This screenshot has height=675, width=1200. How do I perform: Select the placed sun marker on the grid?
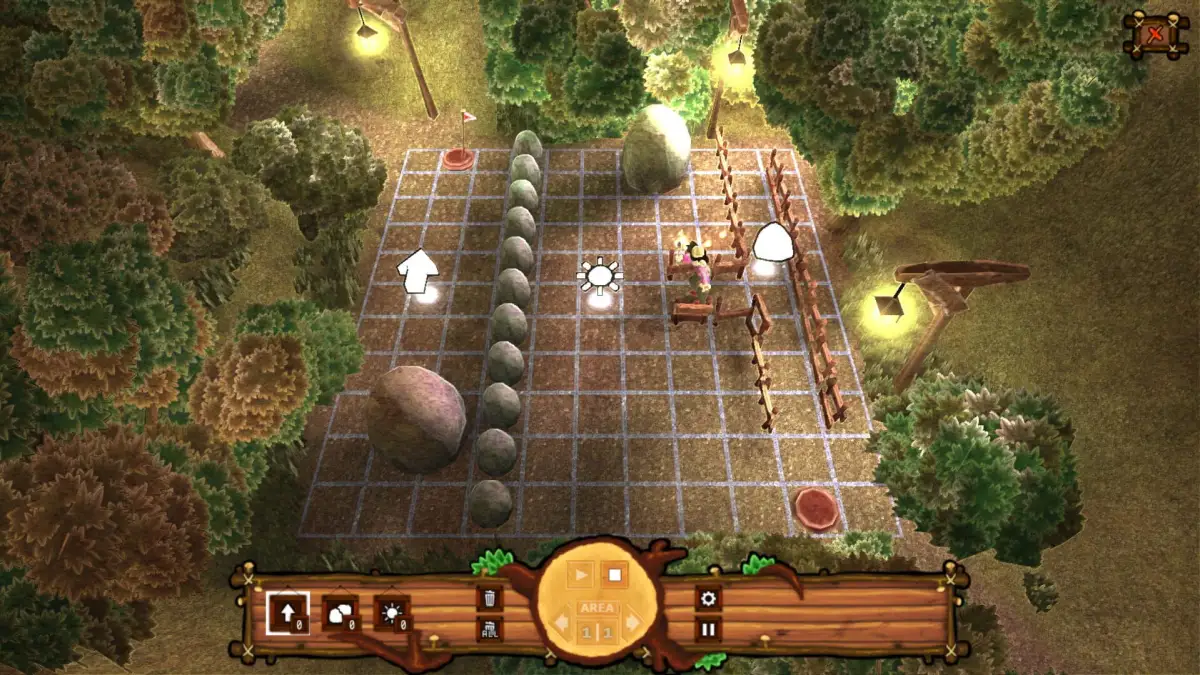[x=599, y=276]
